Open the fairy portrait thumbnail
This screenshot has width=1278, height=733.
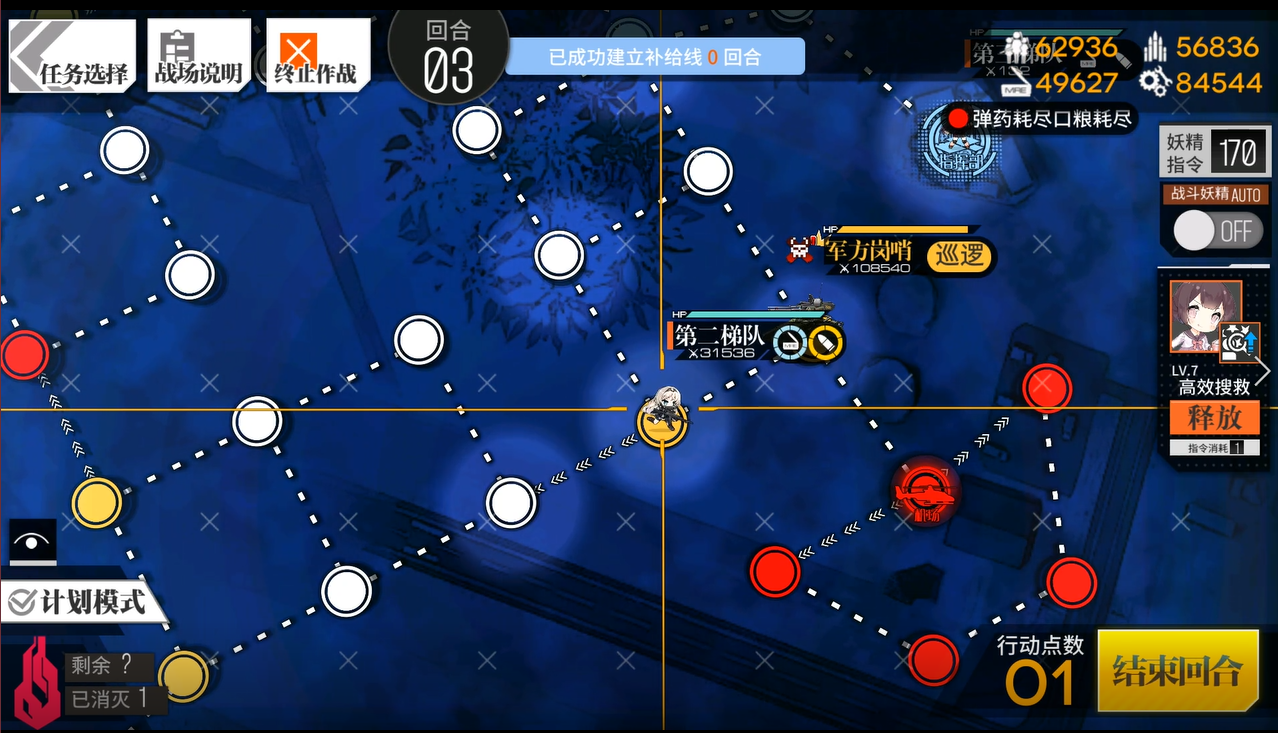coord(1205,316)
